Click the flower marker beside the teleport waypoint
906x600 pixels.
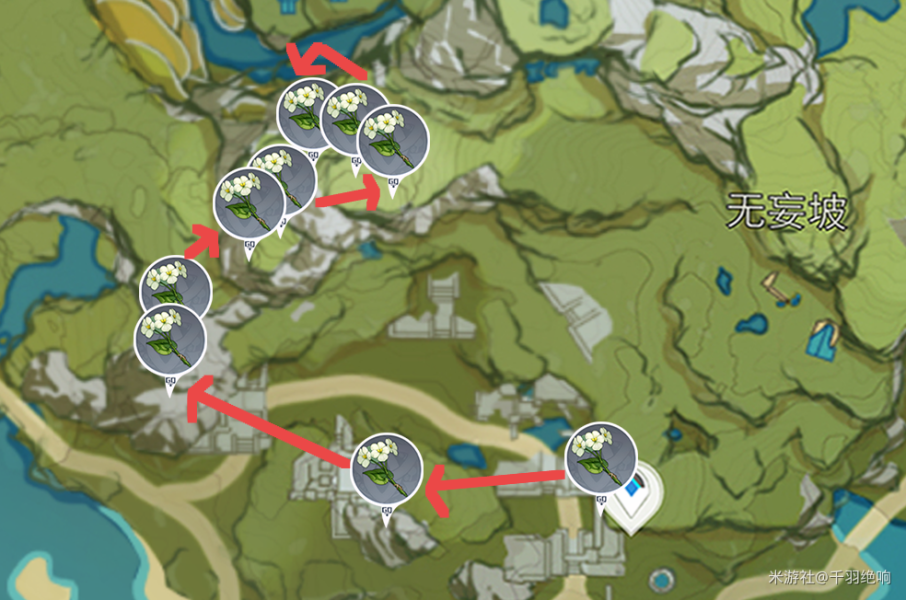click(x=601, y=459)
